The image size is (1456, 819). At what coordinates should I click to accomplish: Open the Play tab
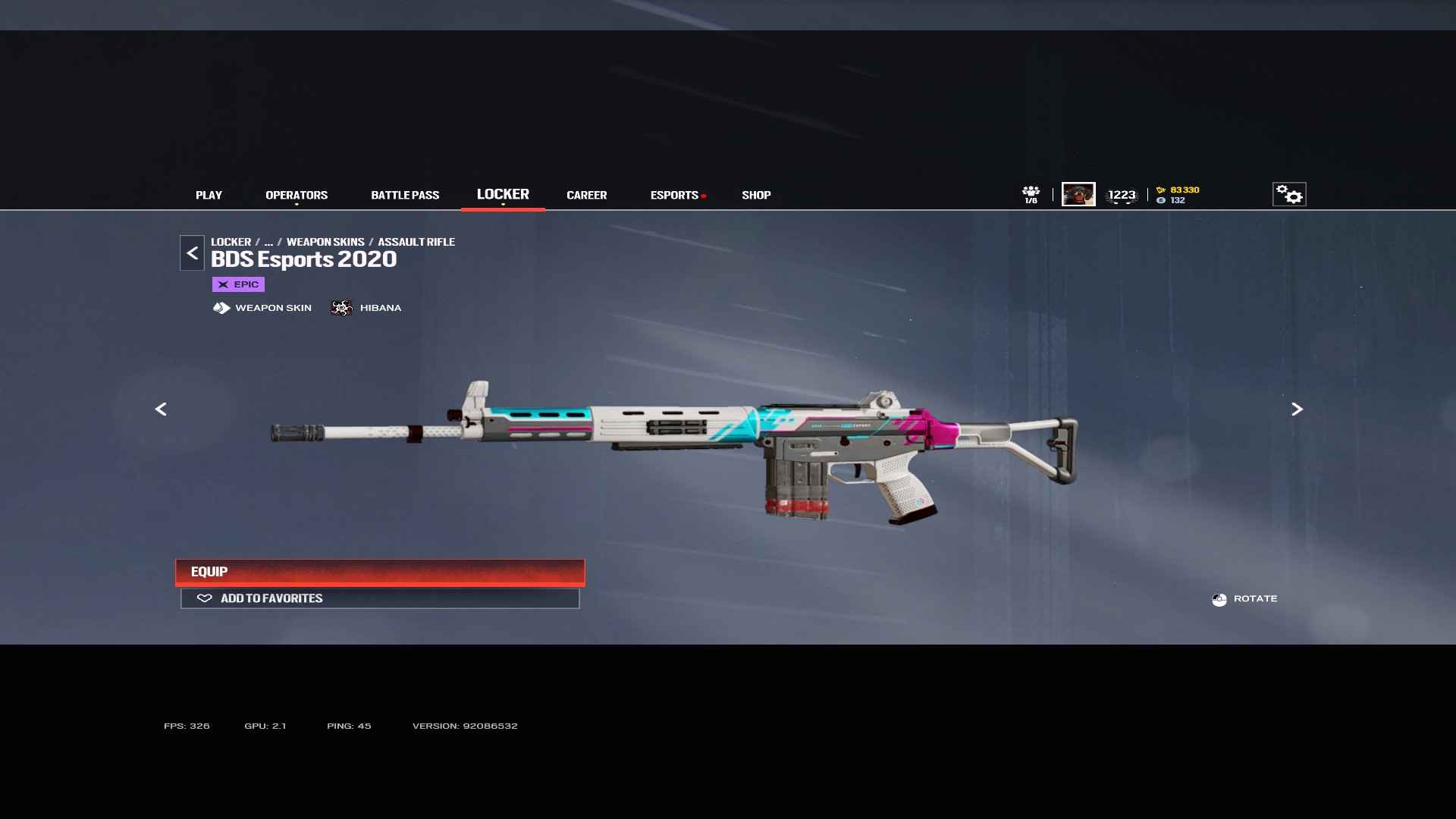tap(209, 195)
